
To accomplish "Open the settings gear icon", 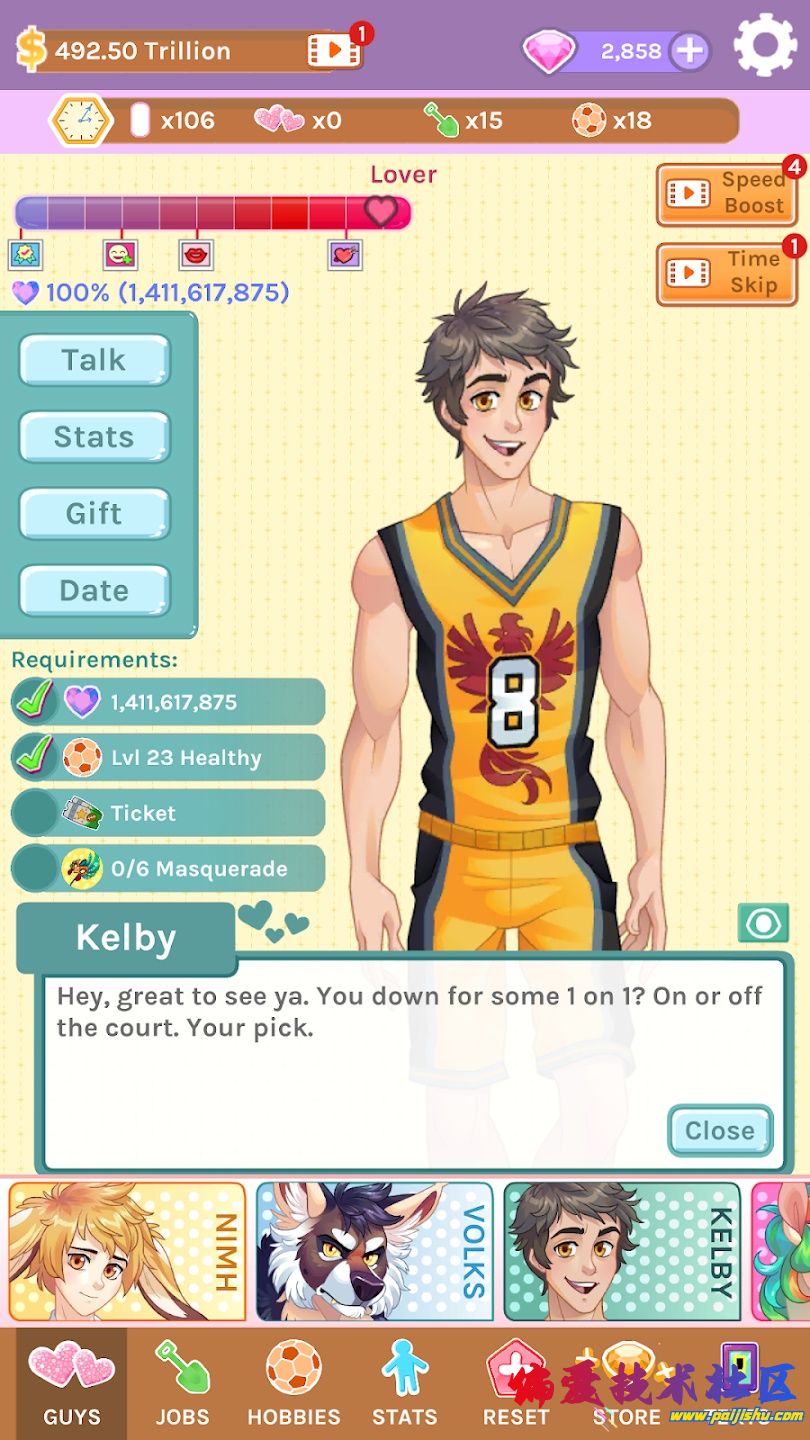I will coord(765,45).
